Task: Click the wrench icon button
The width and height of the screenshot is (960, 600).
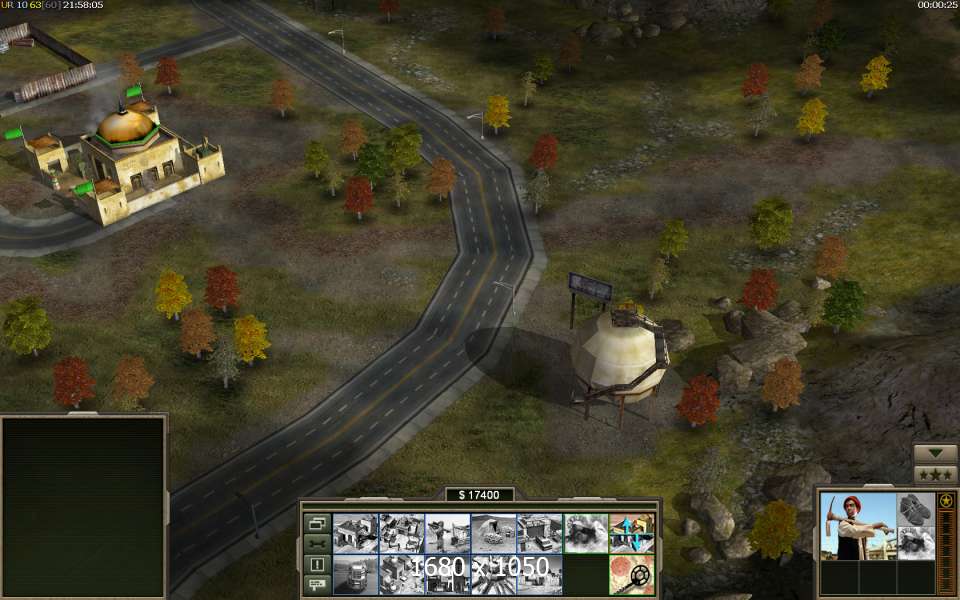Action: click(317, 544)
